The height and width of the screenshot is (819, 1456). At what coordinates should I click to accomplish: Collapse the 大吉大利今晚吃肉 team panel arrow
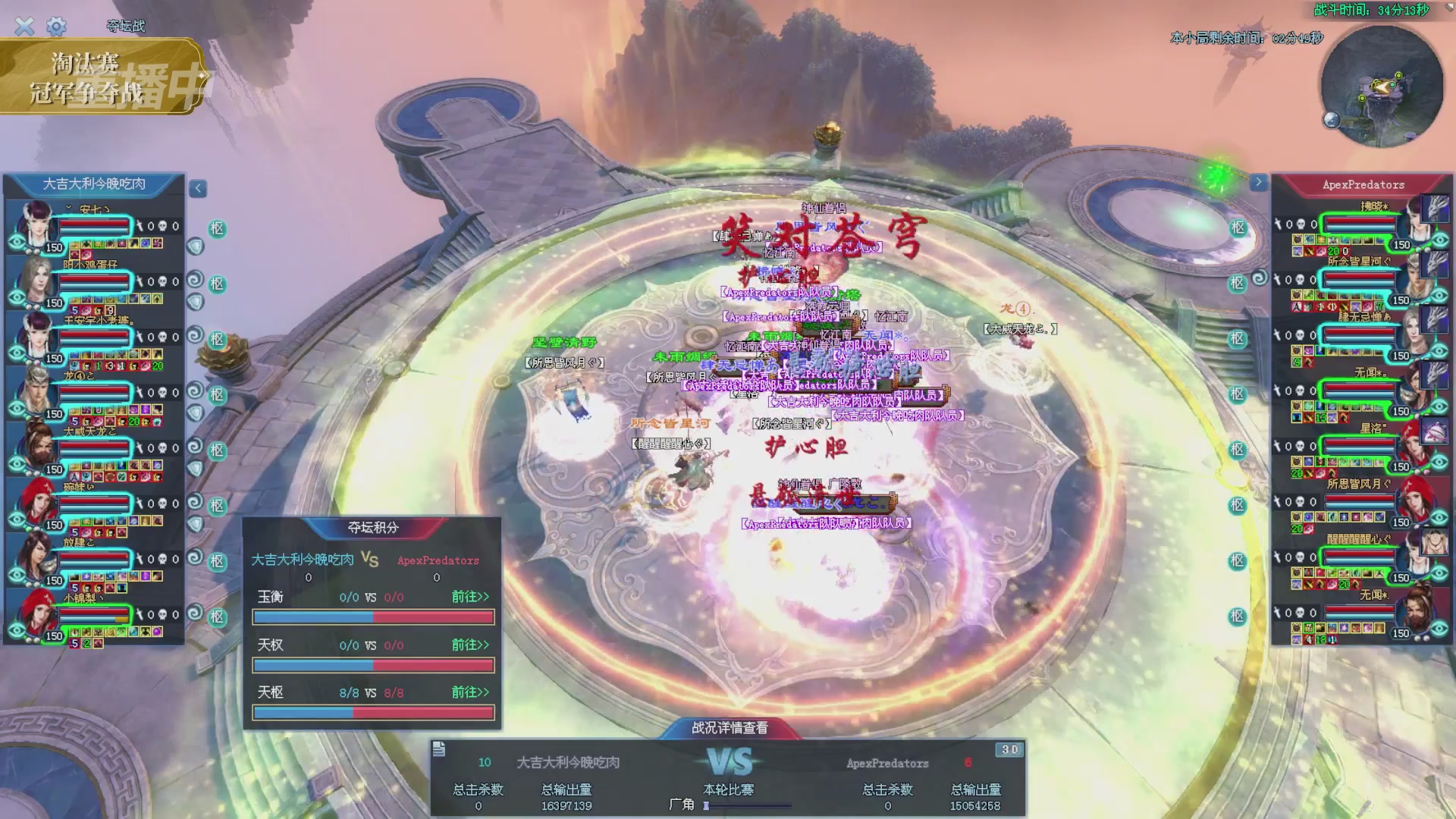198,188
